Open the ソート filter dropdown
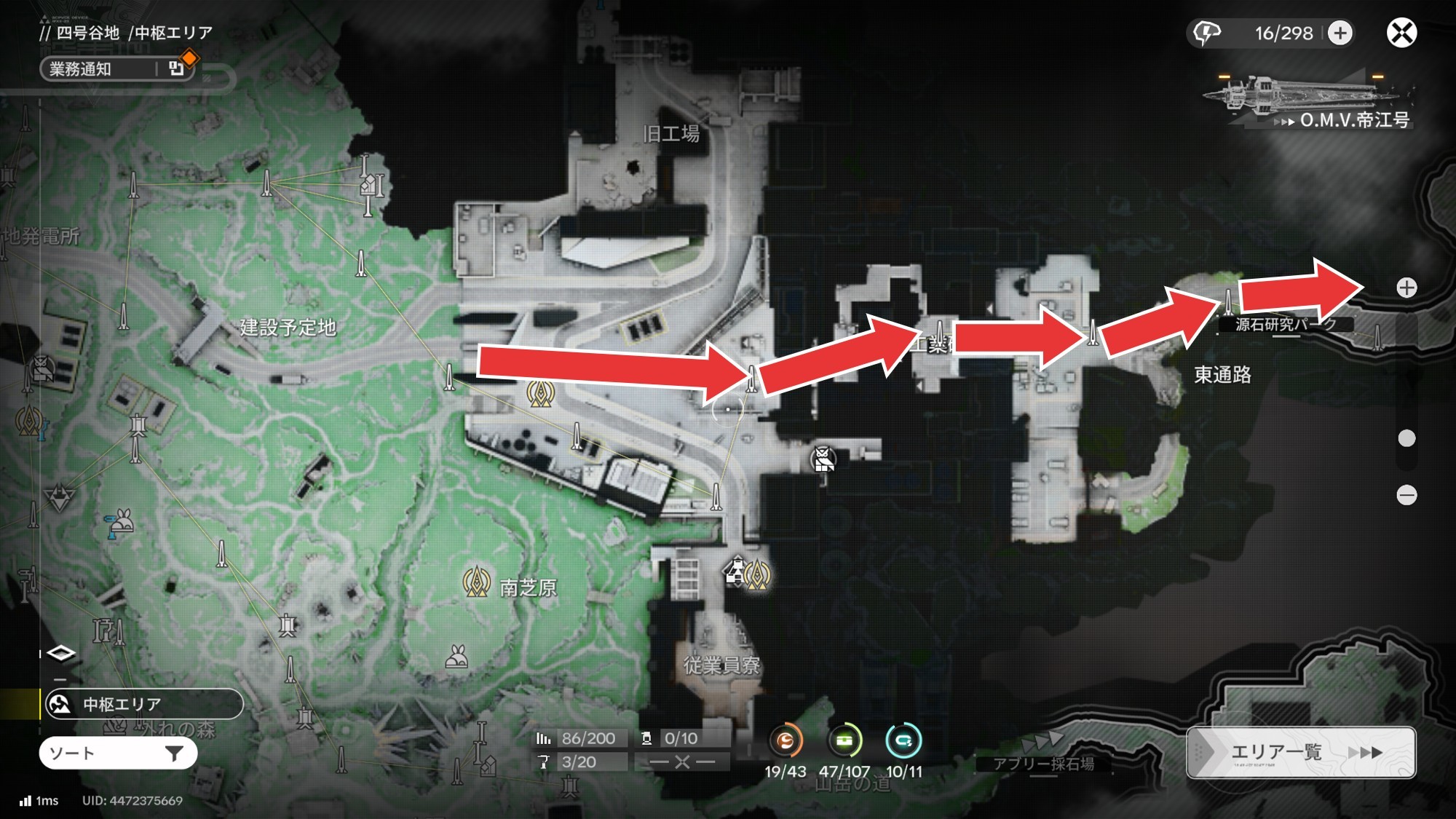The height and width of the screenshot is (819, 1456). pos(118,753)
